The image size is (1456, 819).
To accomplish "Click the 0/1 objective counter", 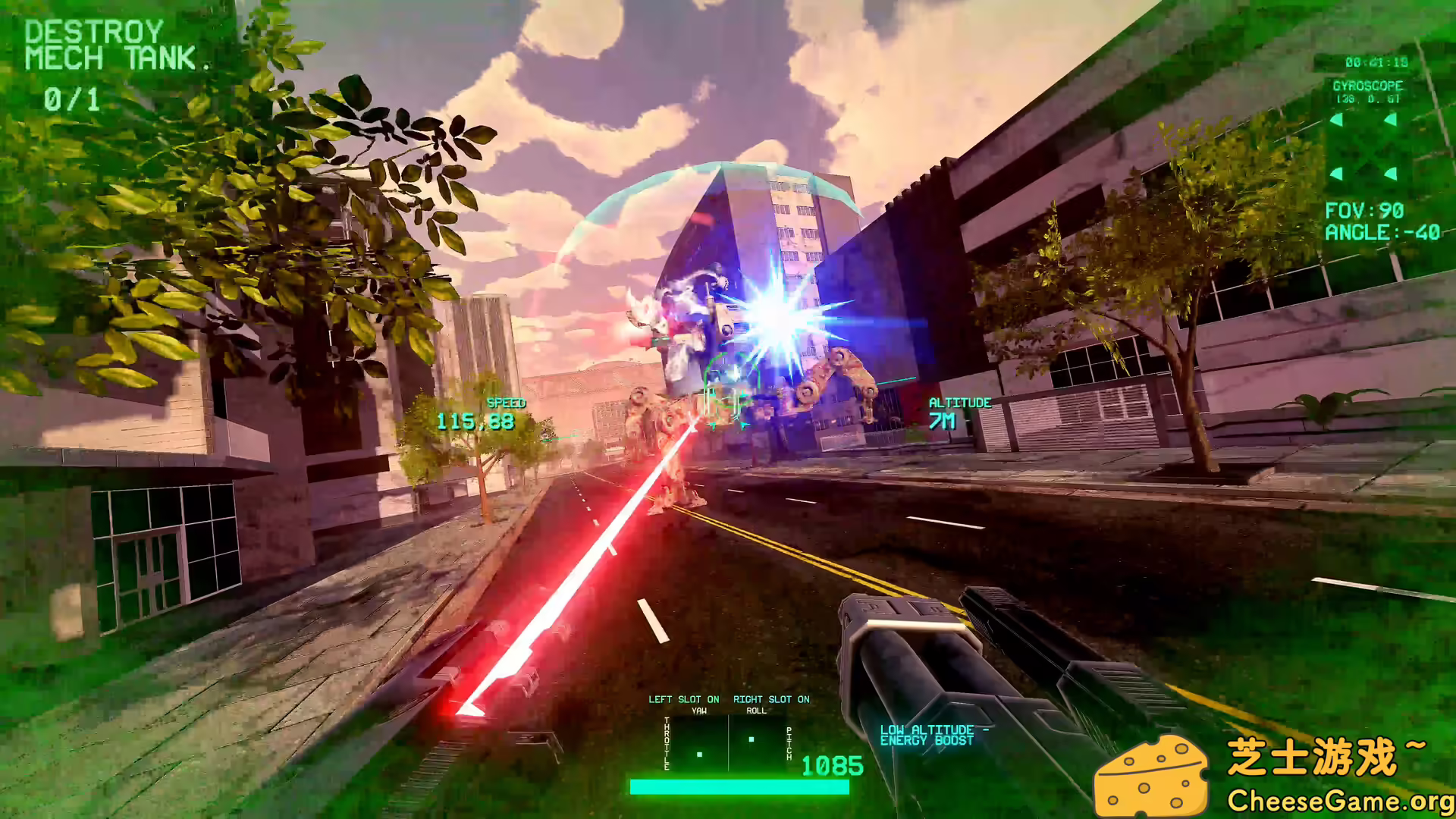I will [70, 97].
